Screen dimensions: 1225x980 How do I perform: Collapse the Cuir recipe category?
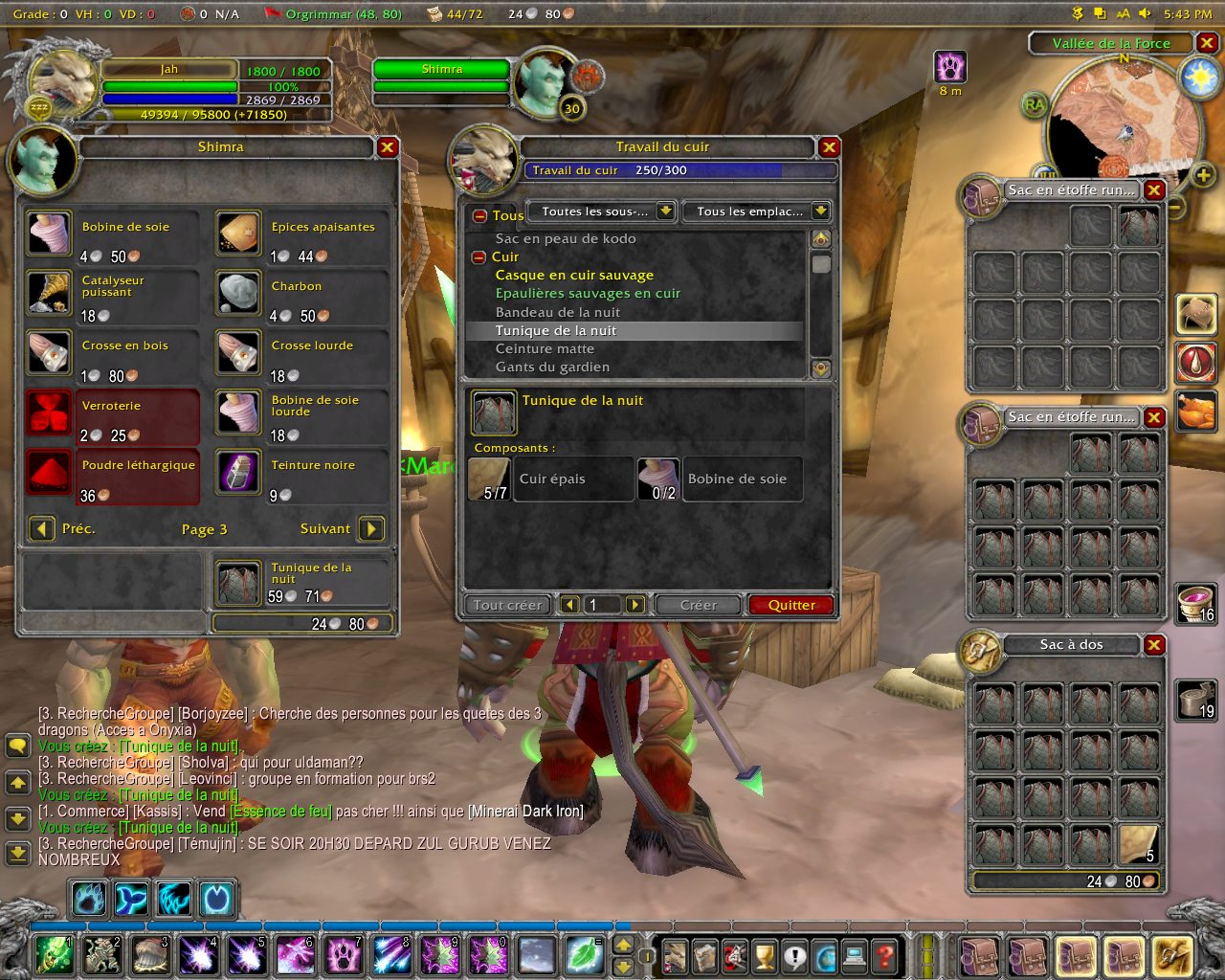click(x=479, y=257)
